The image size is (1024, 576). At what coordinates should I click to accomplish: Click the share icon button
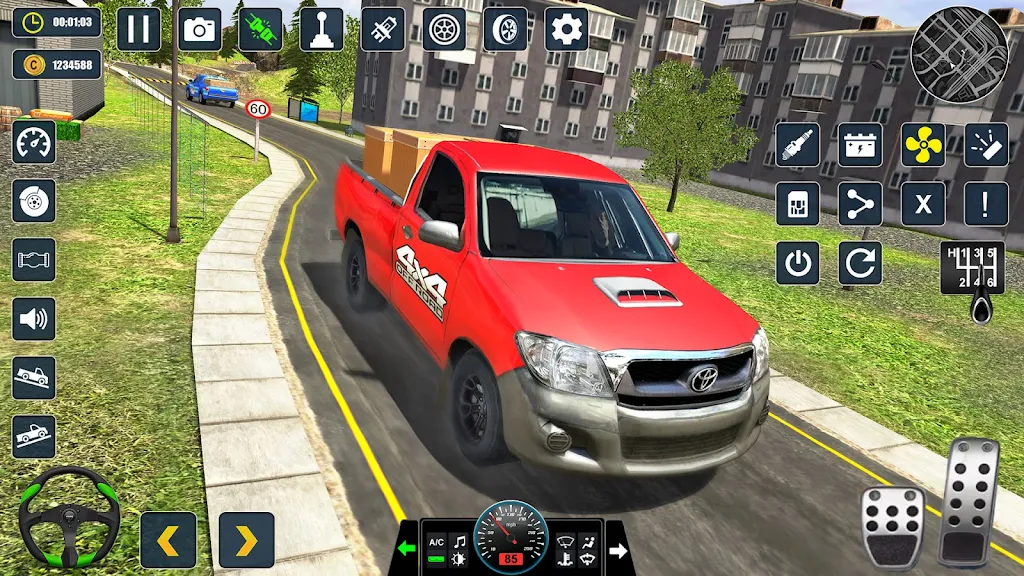860,204
